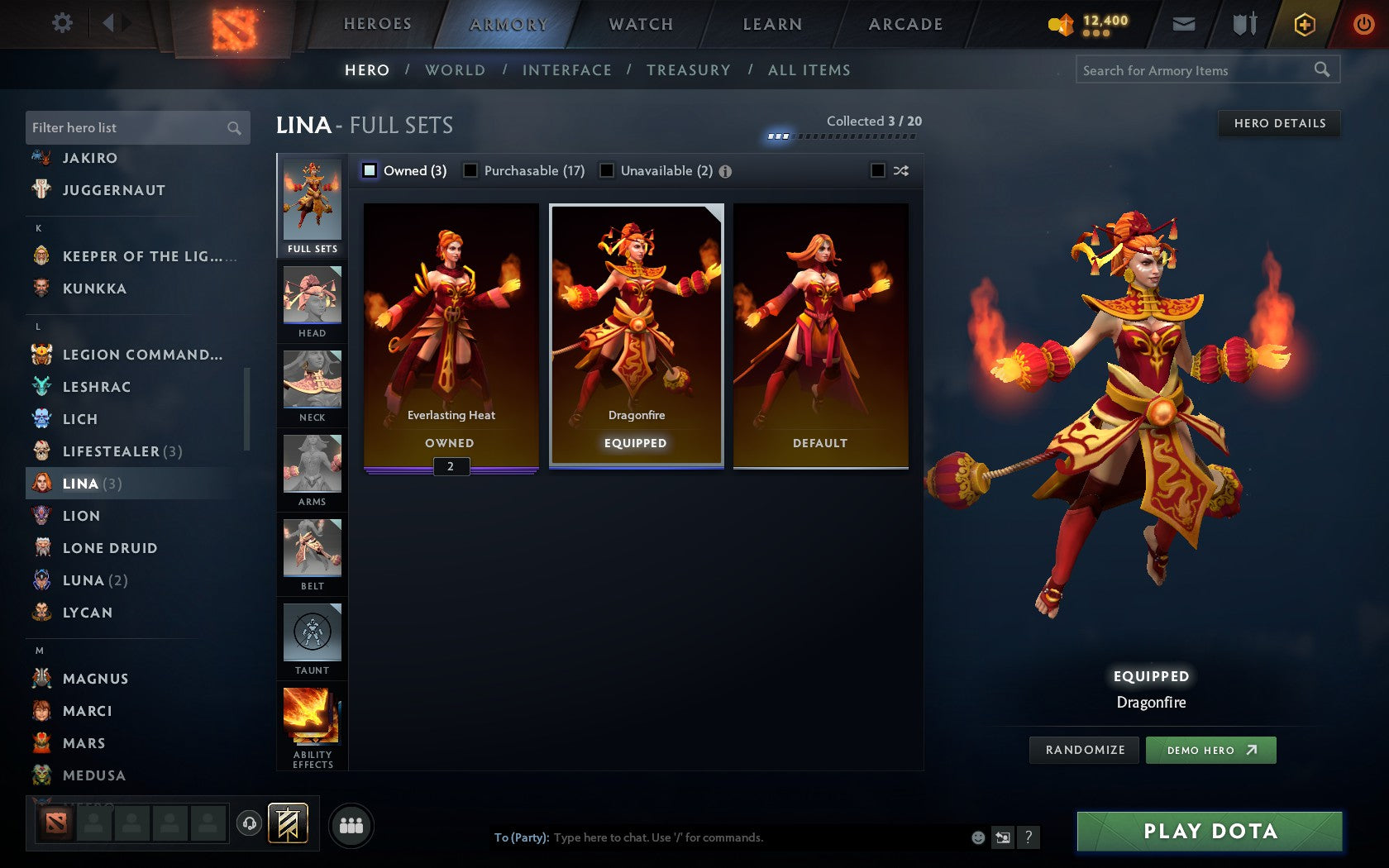Open the Arcade menu

click(905, 24)
